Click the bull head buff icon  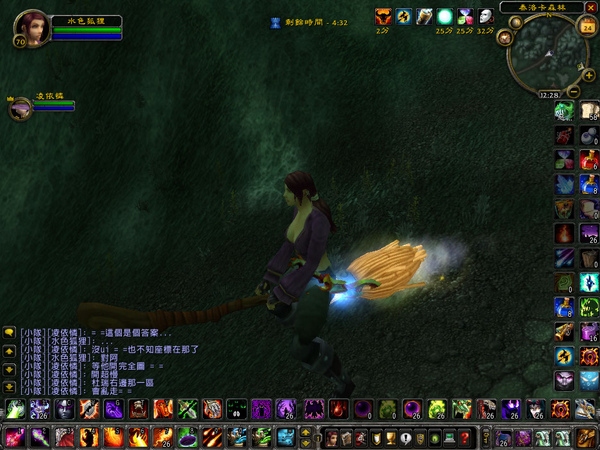[383, 16]
